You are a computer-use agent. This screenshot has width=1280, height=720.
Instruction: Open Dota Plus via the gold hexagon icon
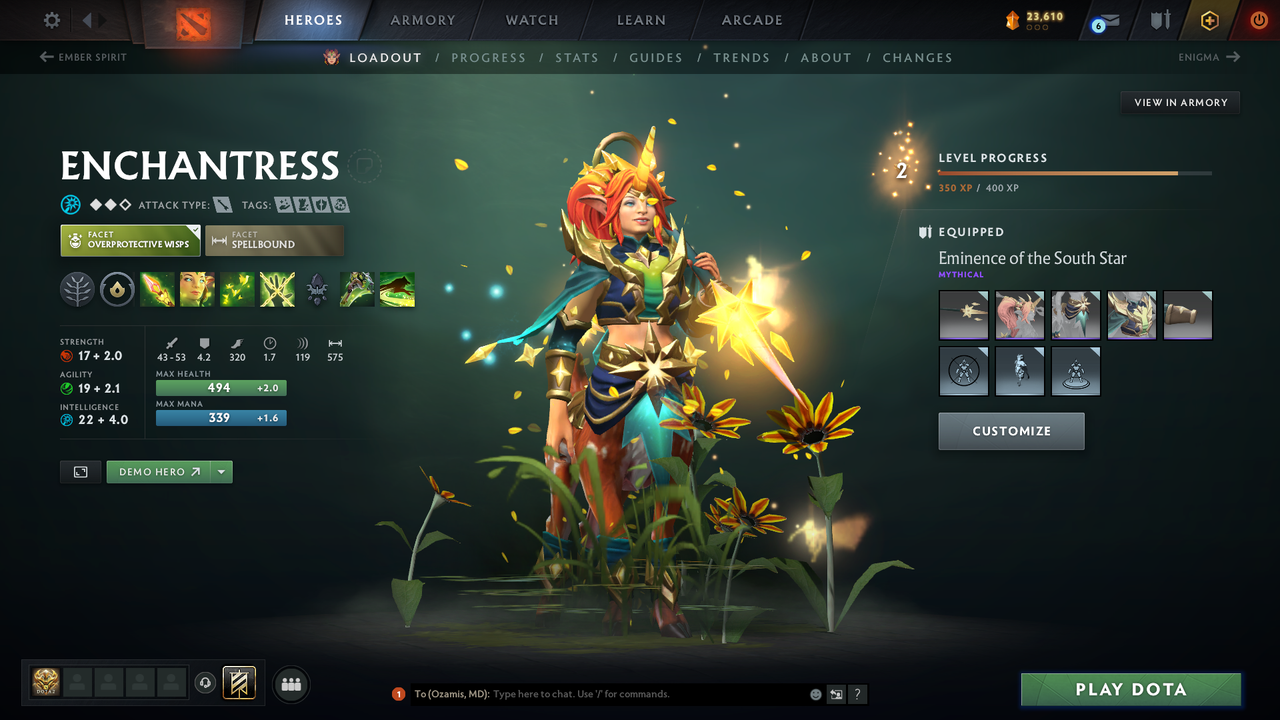click(x=1209, y=19)
